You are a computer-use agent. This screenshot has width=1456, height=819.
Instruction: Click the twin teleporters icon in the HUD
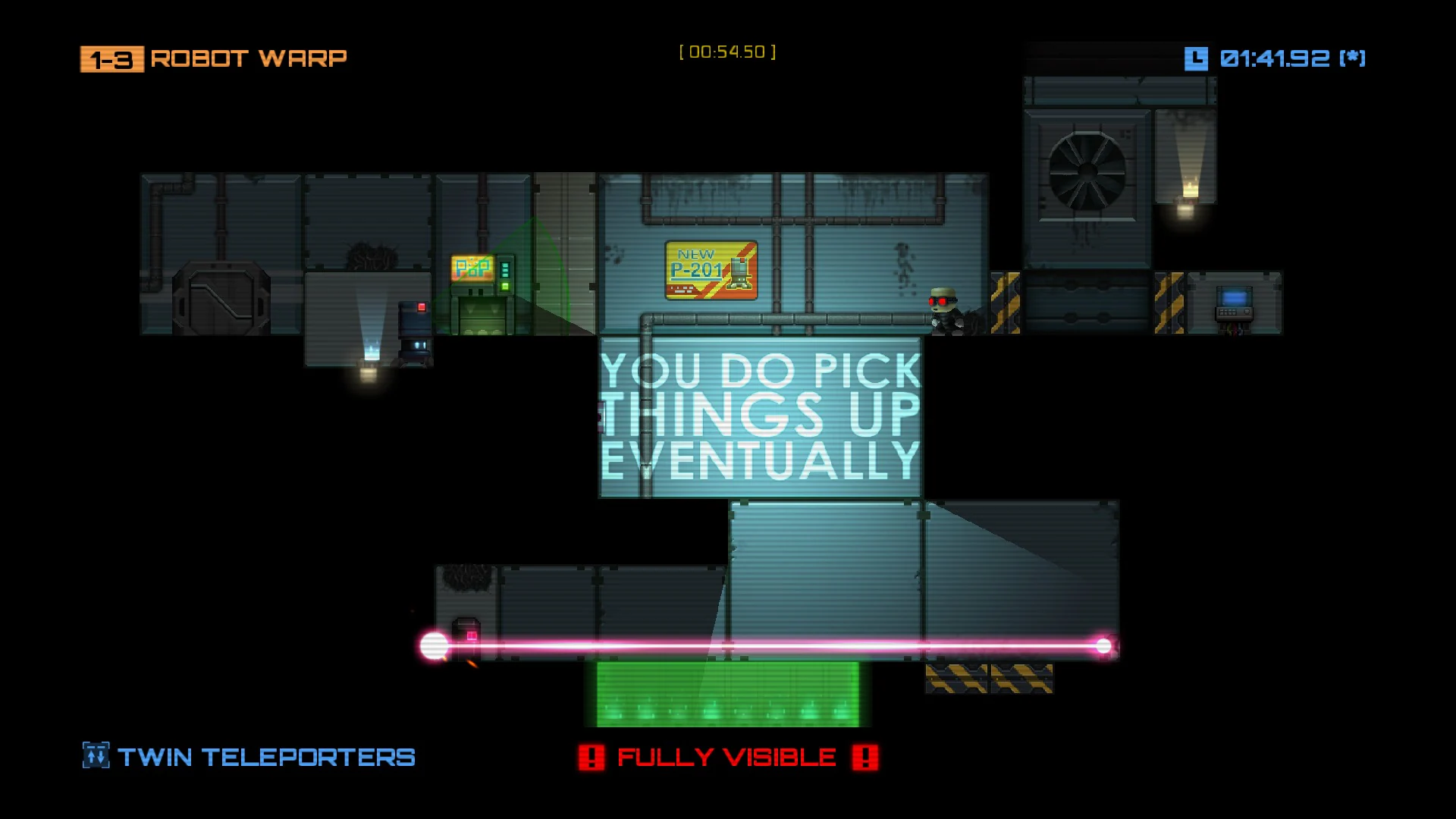coord(95,756)
